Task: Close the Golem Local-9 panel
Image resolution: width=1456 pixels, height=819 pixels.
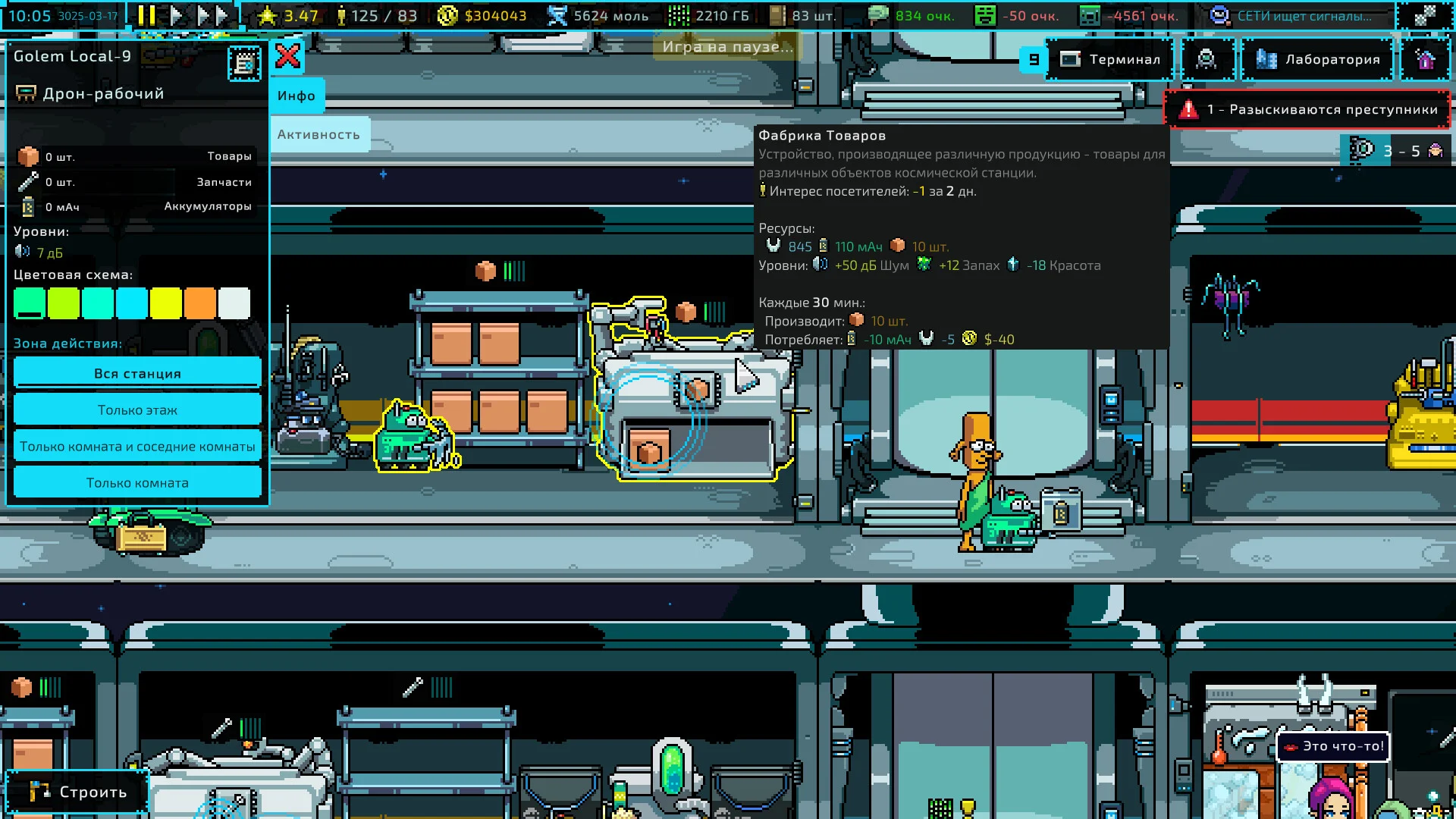Action: 288,56
